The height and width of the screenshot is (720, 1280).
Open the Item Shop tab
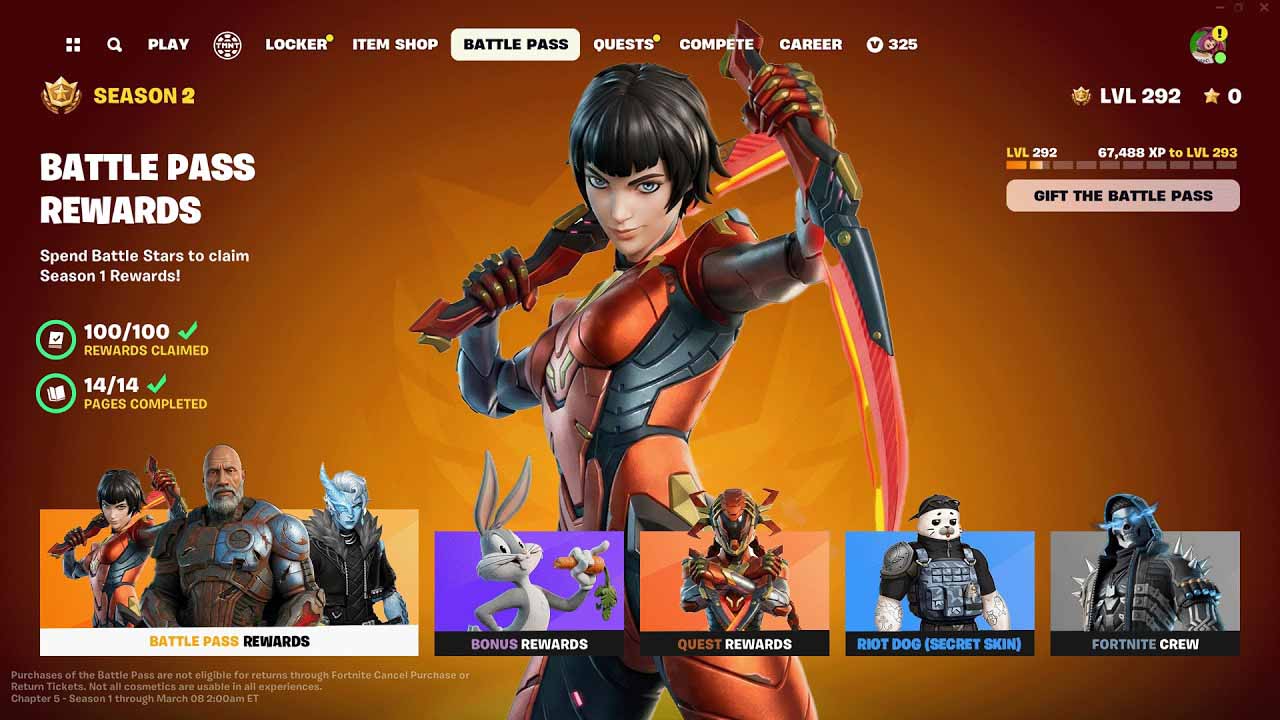(395, 44)
